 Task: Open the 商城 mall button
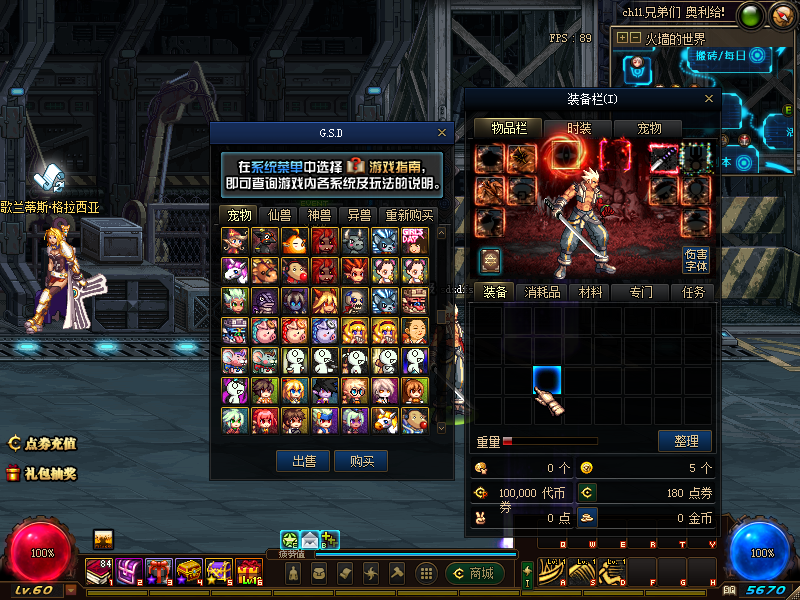(474, 573)
